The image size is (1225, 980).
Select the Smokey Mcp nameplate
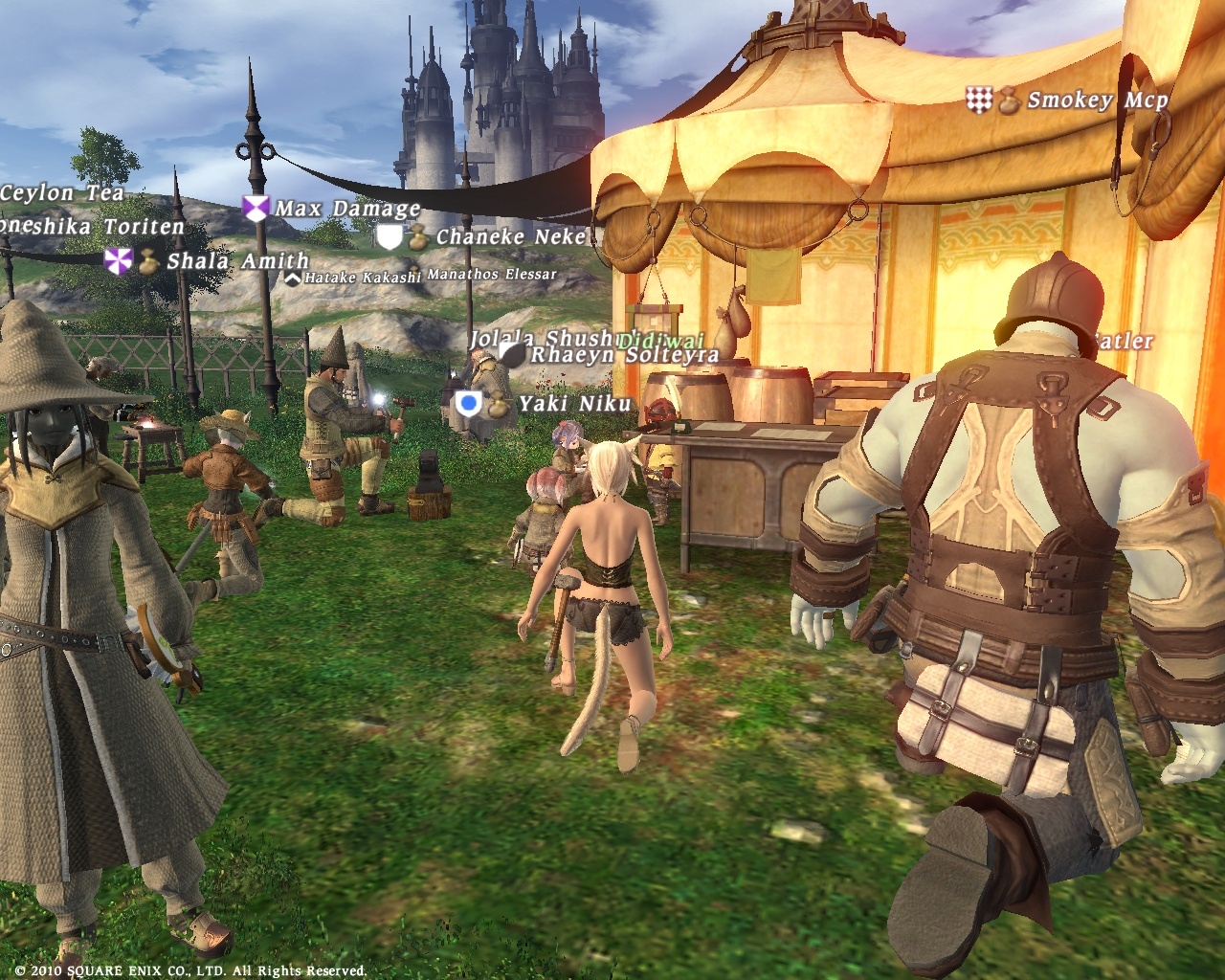point(1097,100)
